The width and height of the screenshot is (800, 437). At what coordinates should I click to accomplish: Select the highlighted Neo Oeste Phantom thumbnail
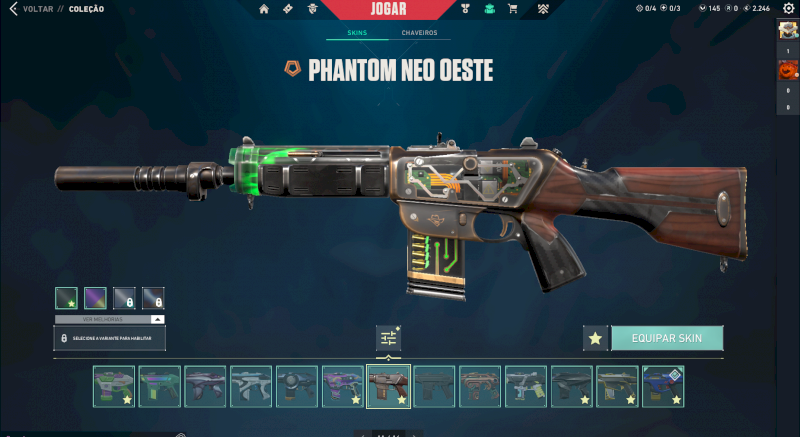[x=388, y=386]
